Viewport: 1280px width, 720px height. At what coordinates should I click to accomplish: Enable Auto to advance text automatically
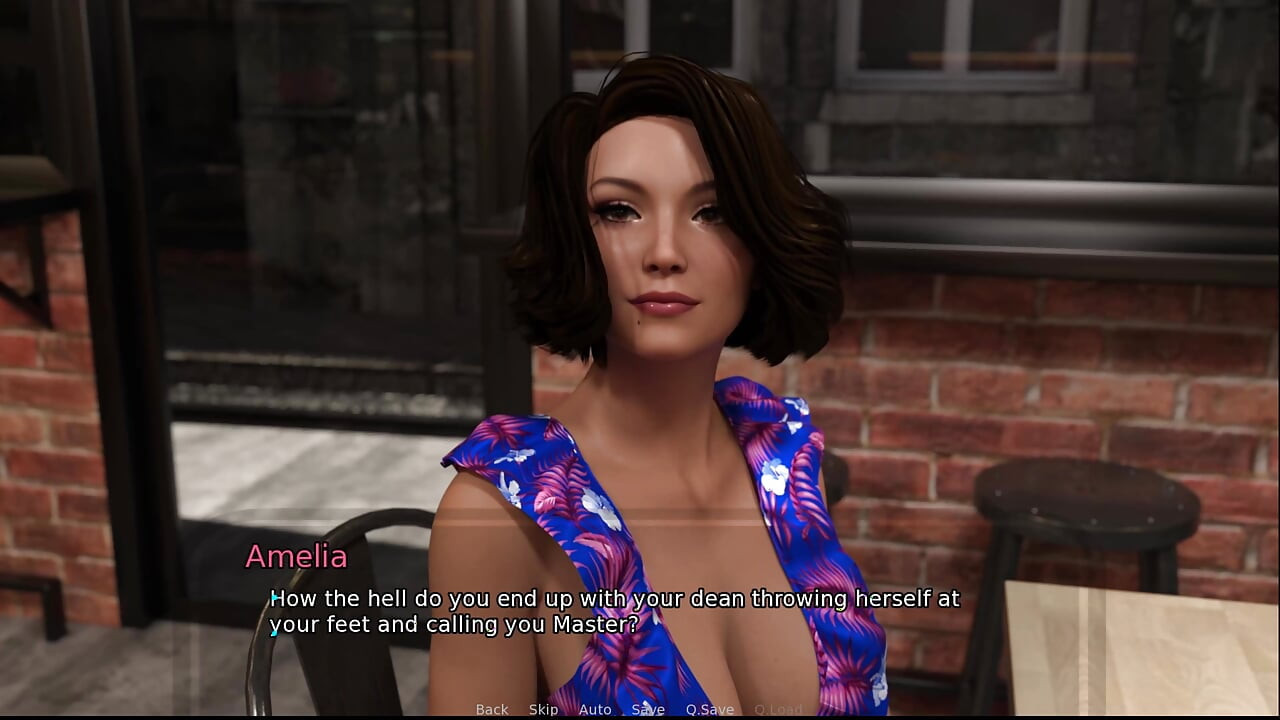tap(595, 709)
